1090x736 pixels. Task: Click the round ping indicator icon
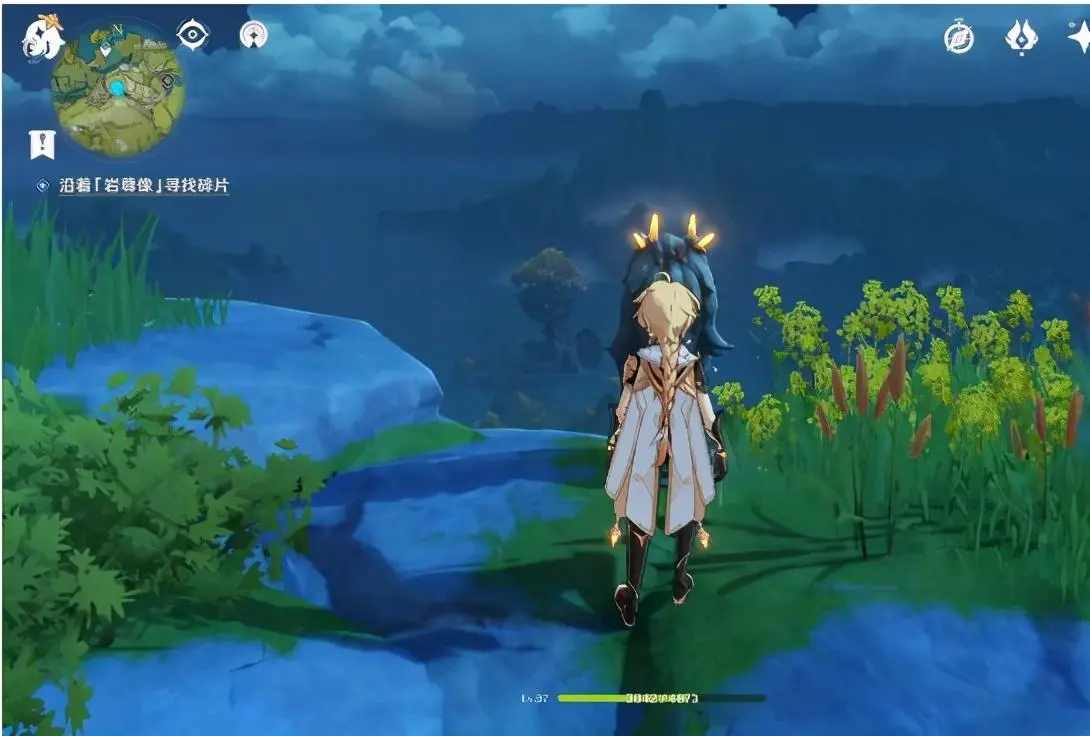(253, 35)
